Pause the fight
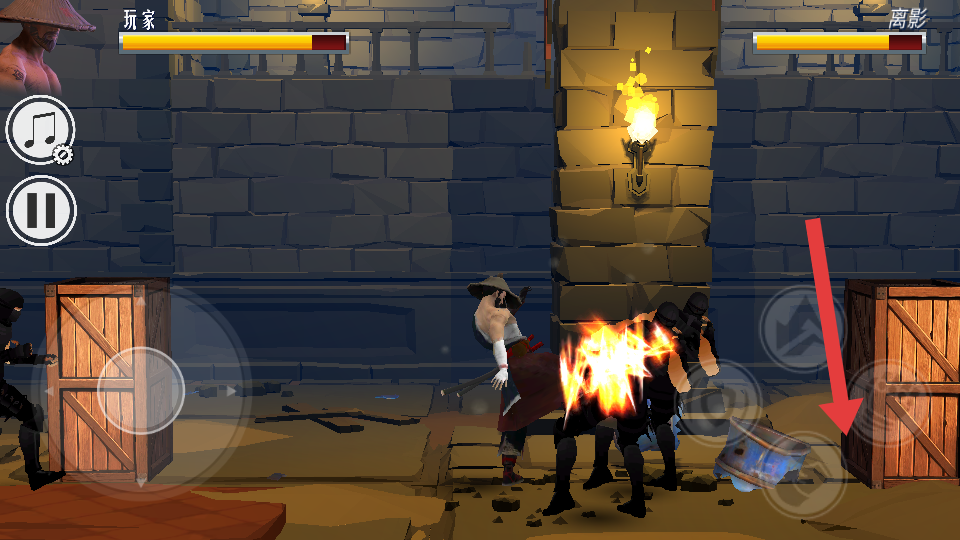Image resolution: width=960 pixels, height=540 pixels. coord(41,210)
